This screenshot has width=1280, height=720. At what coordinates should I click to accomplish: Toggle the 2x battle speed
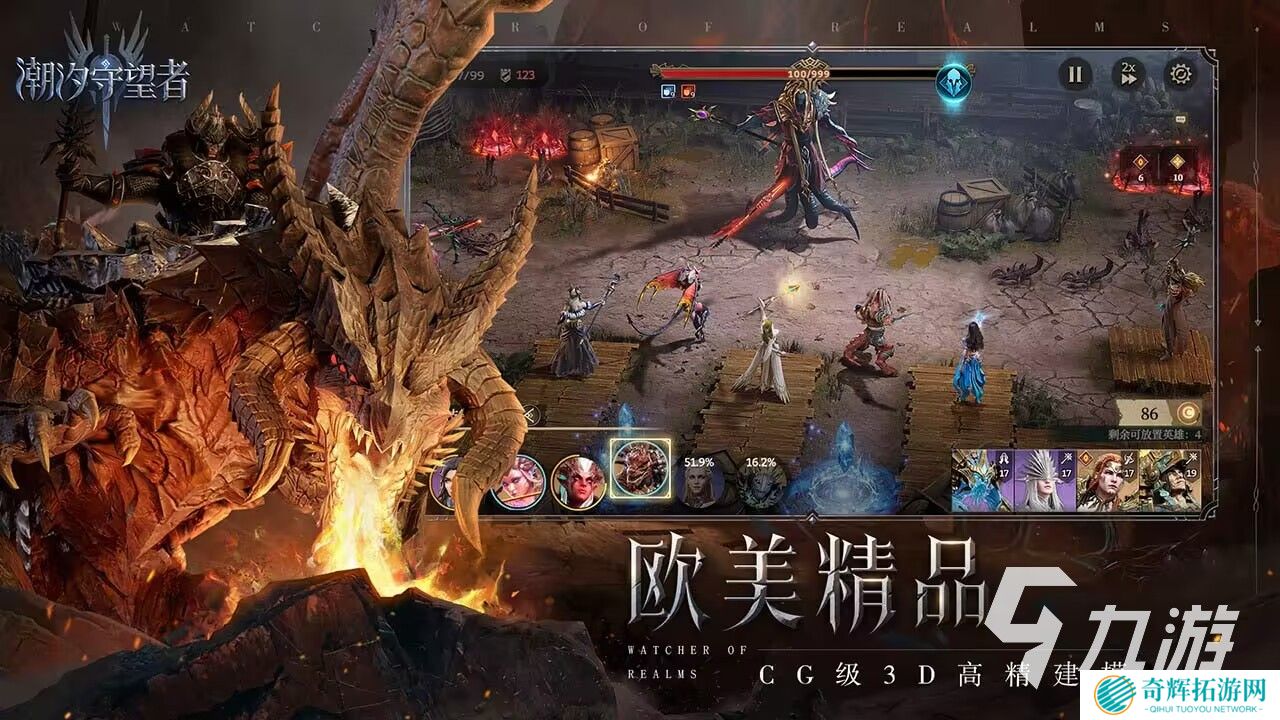[x=1129, y=75]
